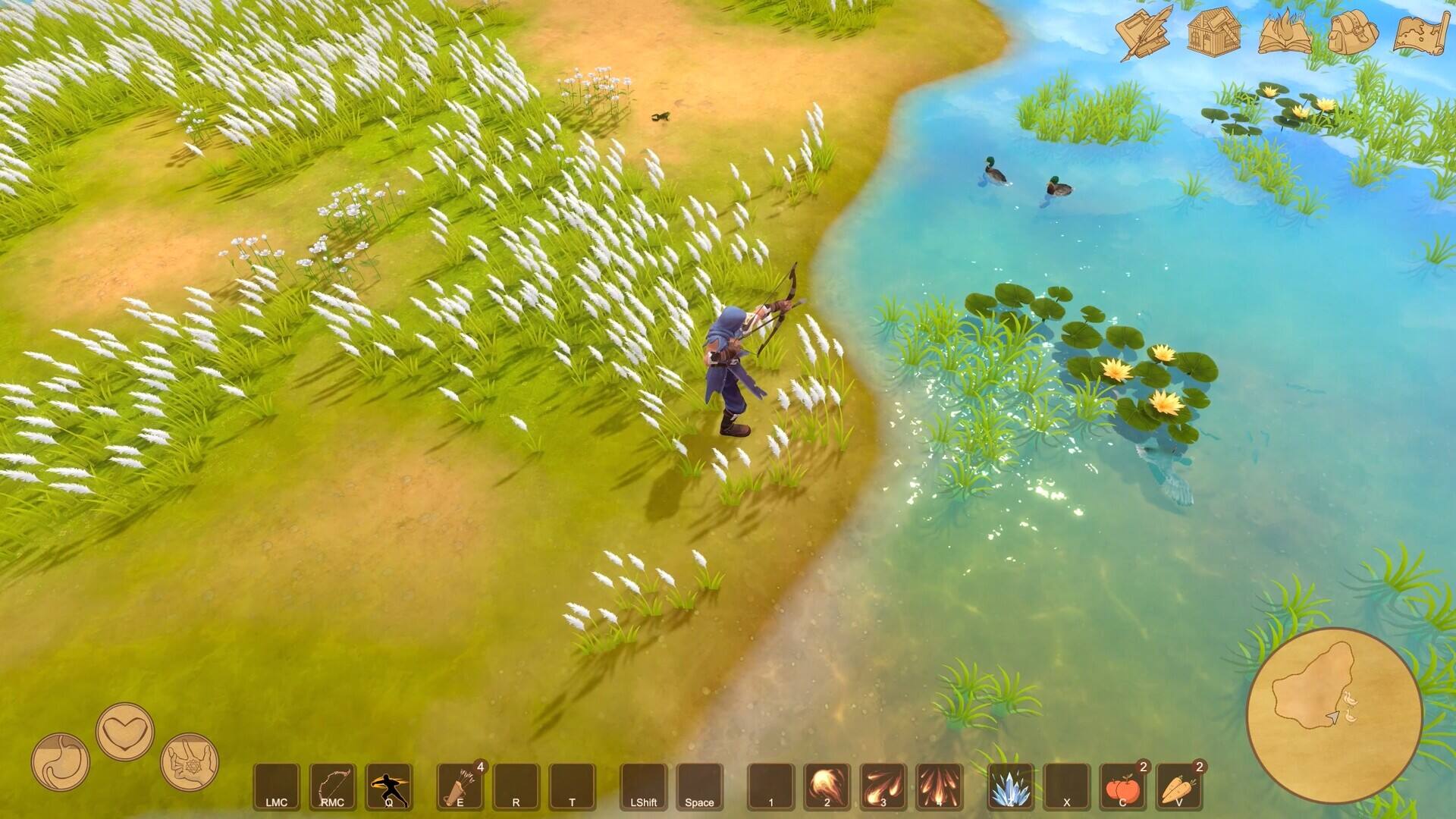Use the carrots in the hotbar
This screenshot has height=819, width=1456.
tap(1178, 786)
